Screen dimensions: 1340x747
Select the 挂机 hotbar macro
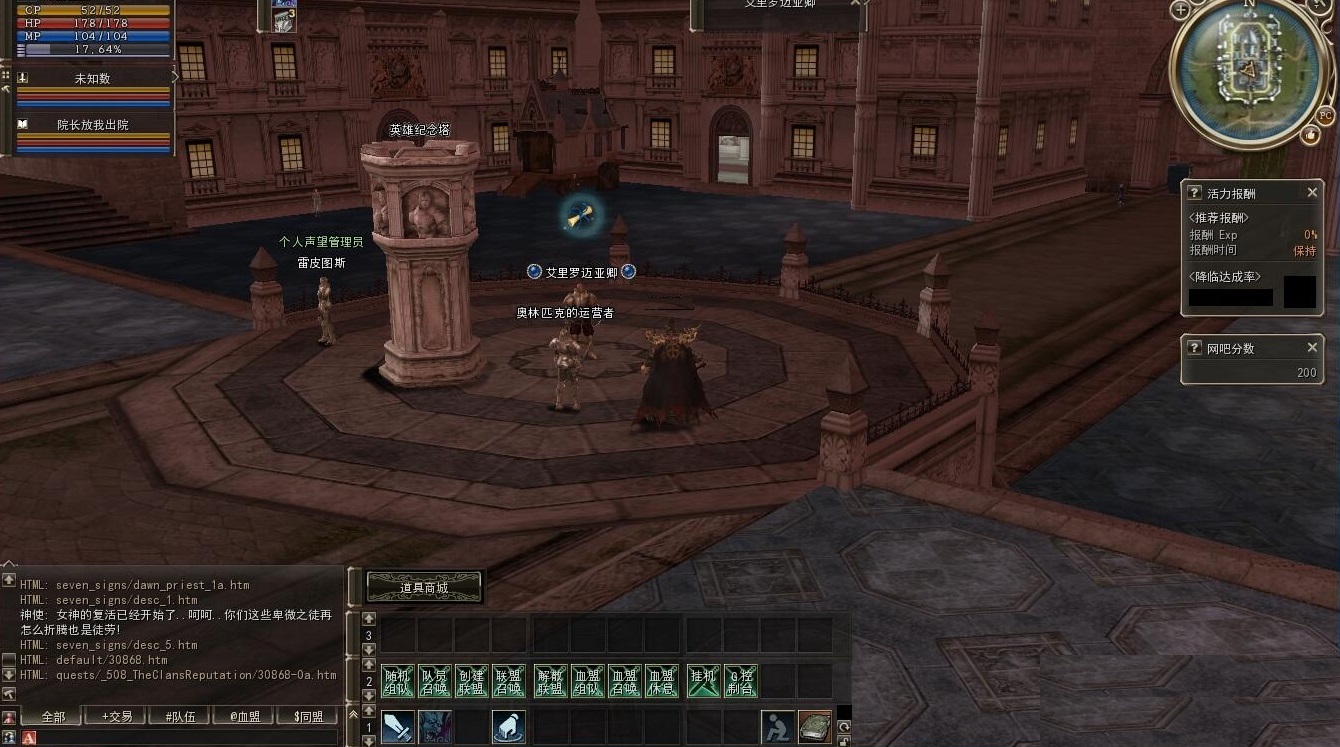[703, 681]
